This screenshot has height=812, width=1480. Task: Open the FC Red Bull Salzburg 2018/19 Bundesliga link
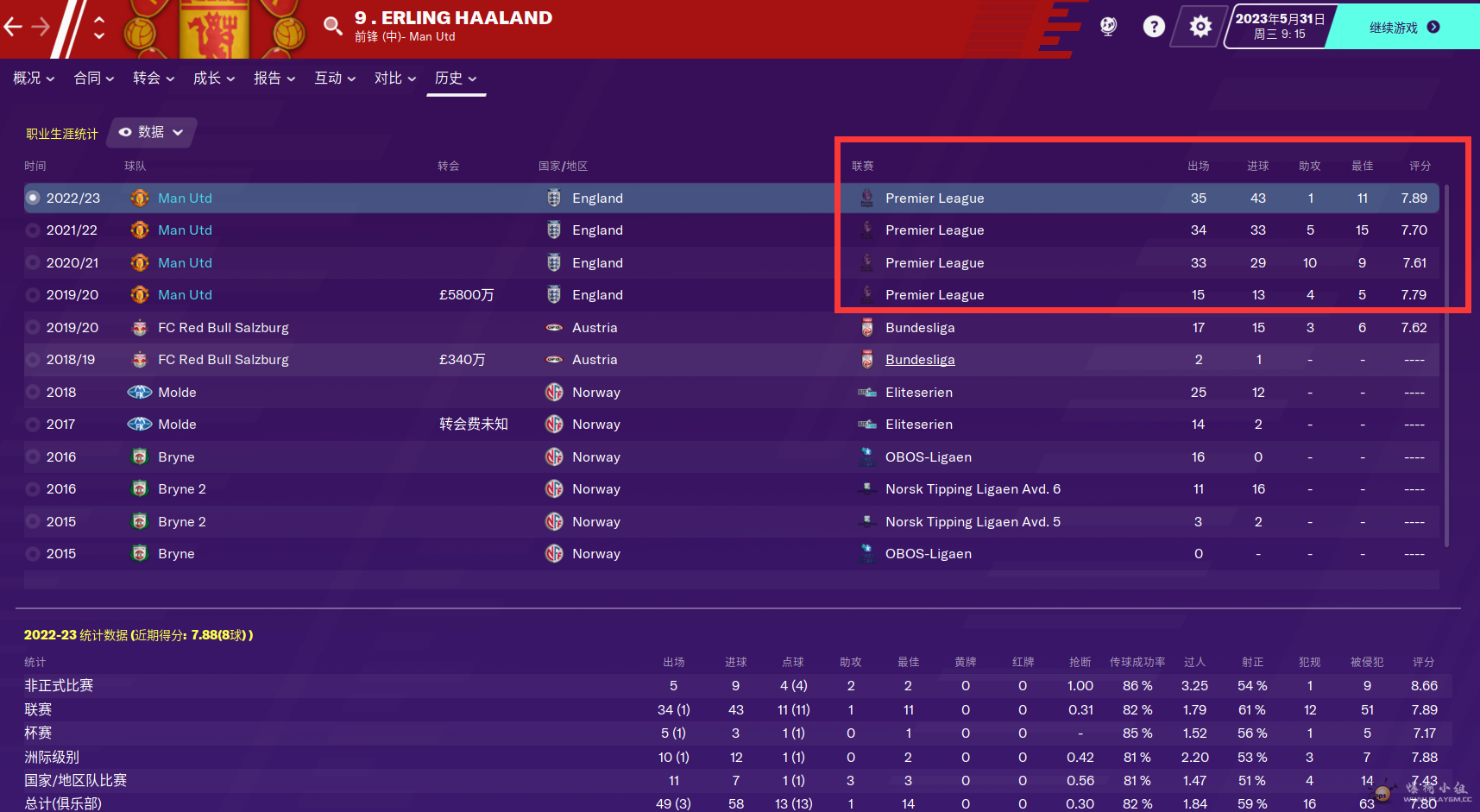pos(920,360)
